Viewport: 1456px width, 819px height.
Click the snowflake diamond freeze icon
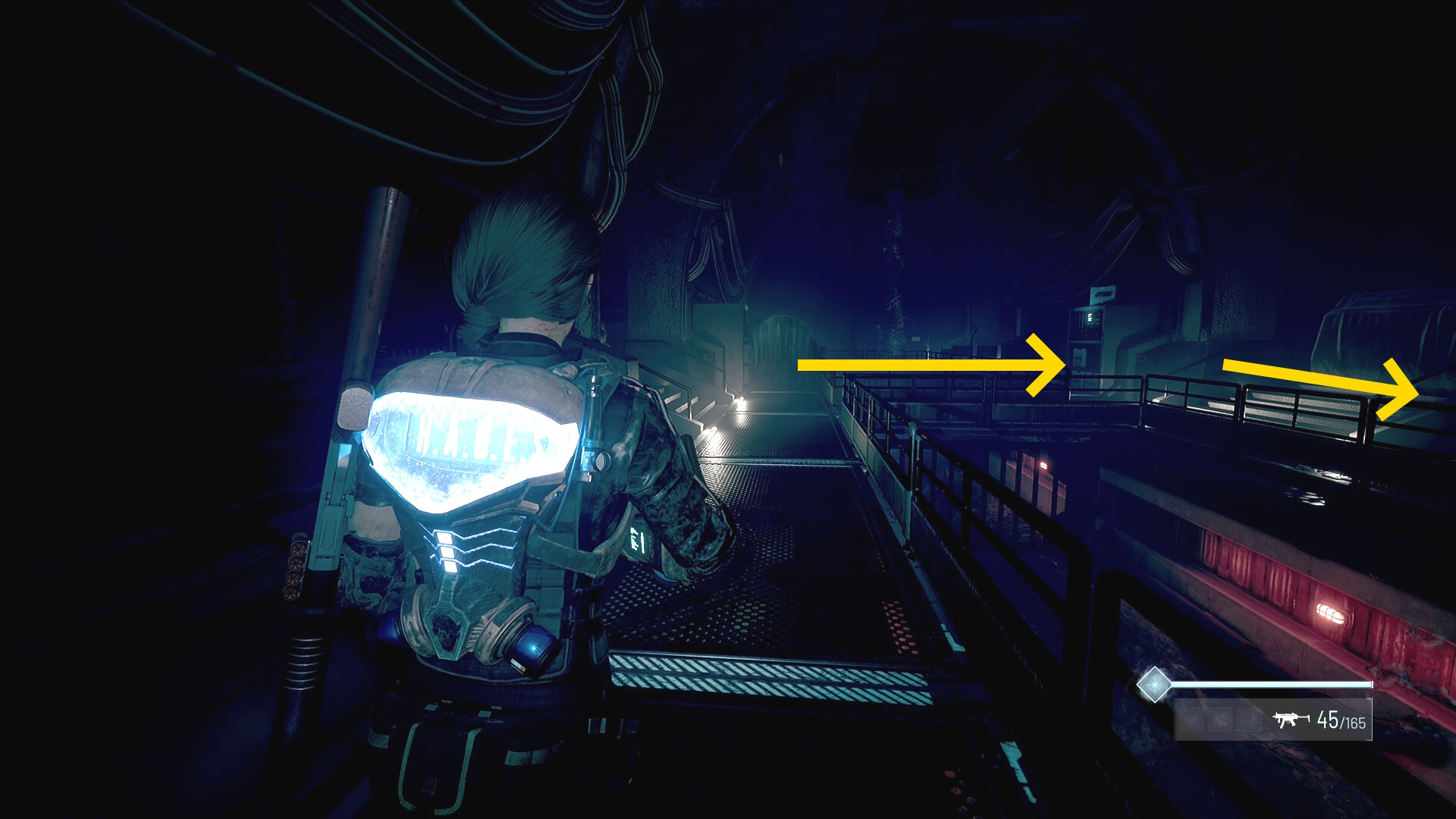pos(1153,685)
